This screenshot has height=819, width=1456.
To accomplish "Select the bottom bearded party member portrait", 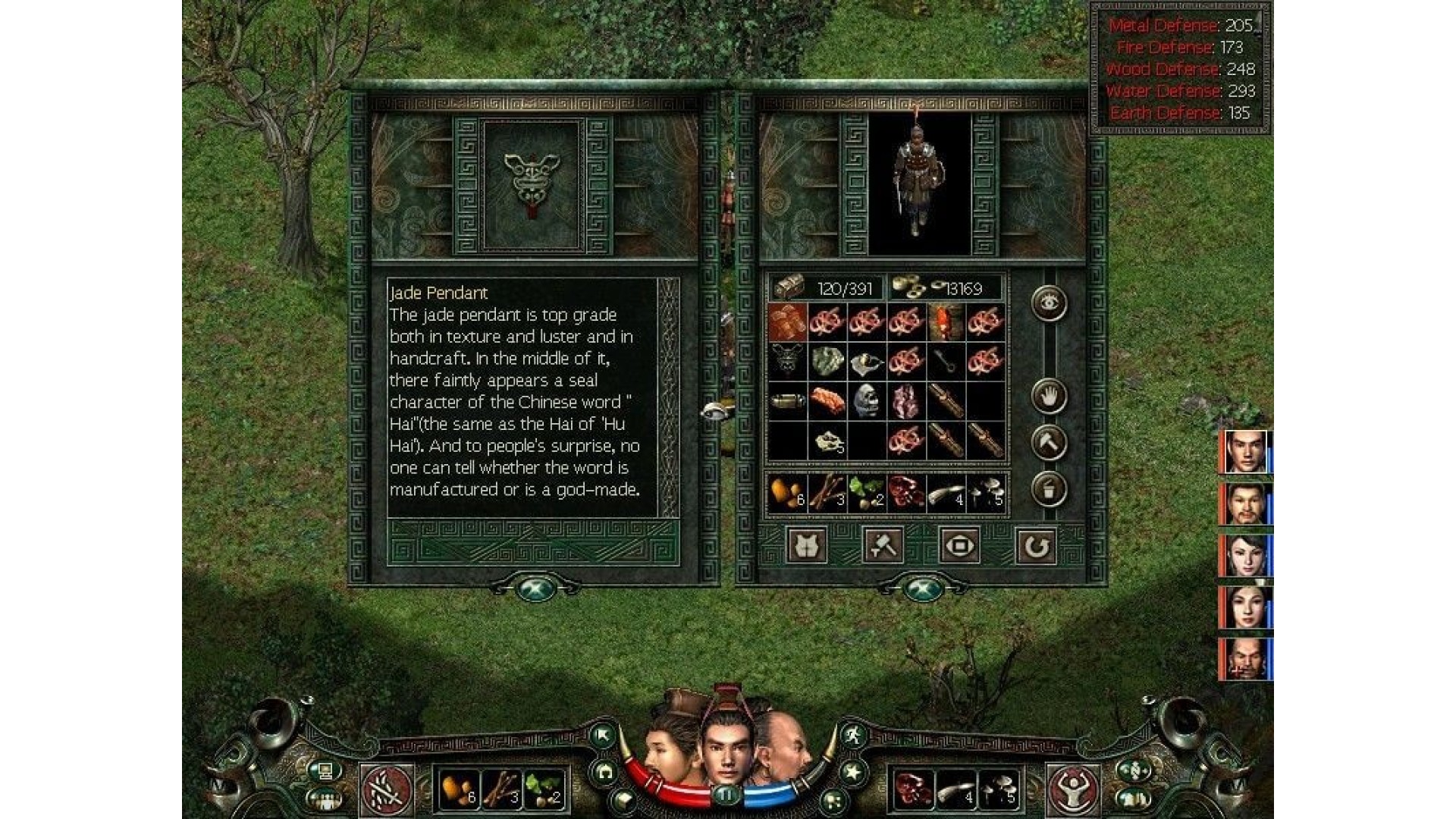I will point(1246,659).
